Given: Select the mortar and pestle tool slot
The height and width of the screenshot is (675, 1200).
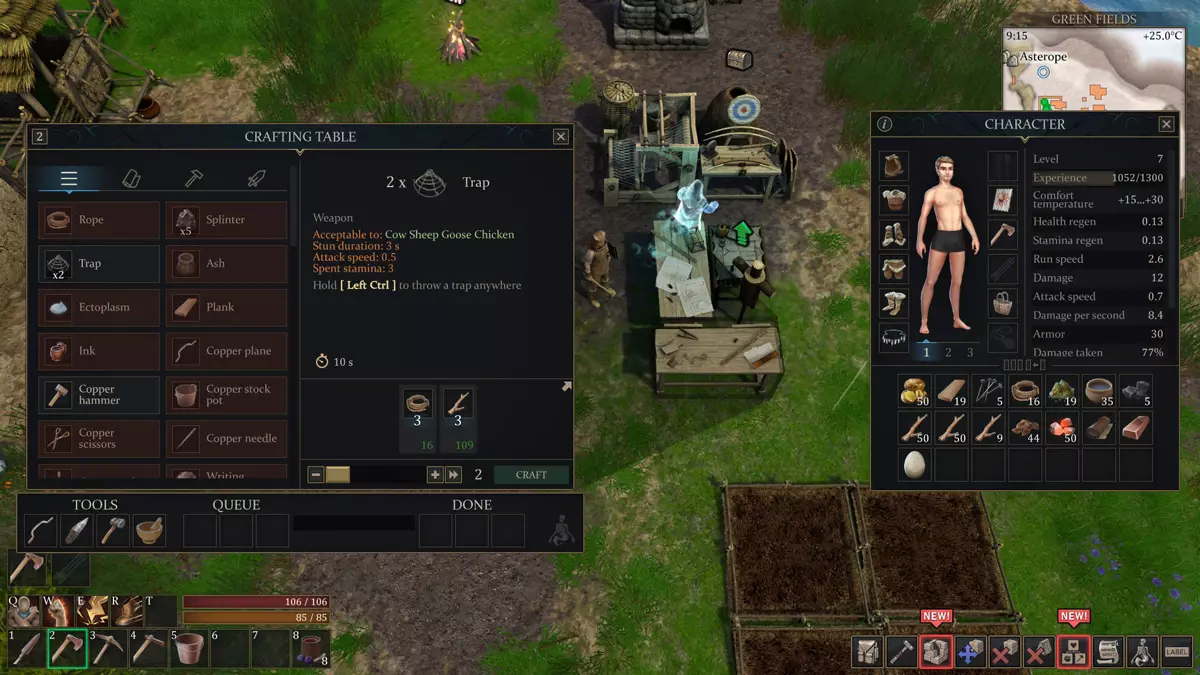Looking at the screenshot, I should point(149,530).
